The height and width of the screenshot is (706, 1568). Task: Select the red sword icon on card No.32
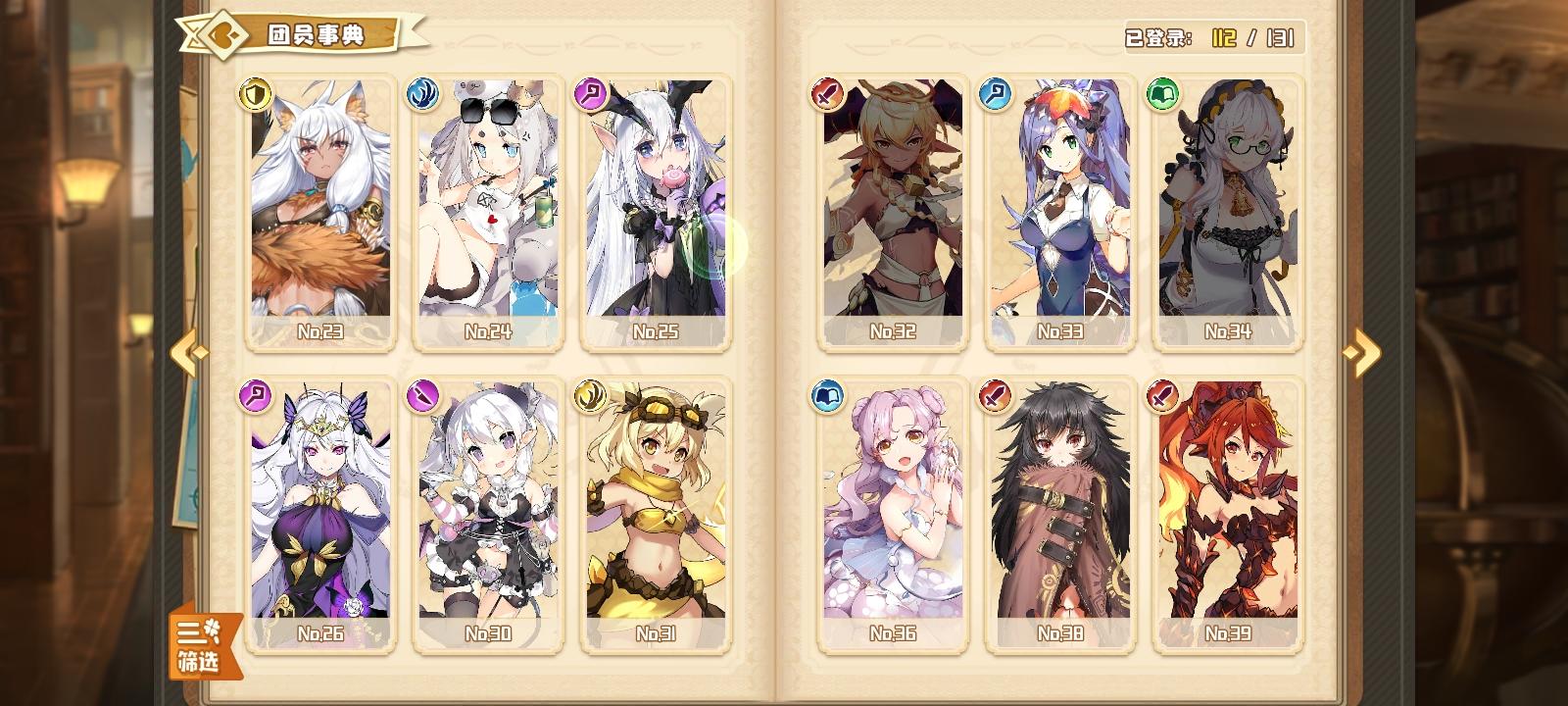pos(826,95)
